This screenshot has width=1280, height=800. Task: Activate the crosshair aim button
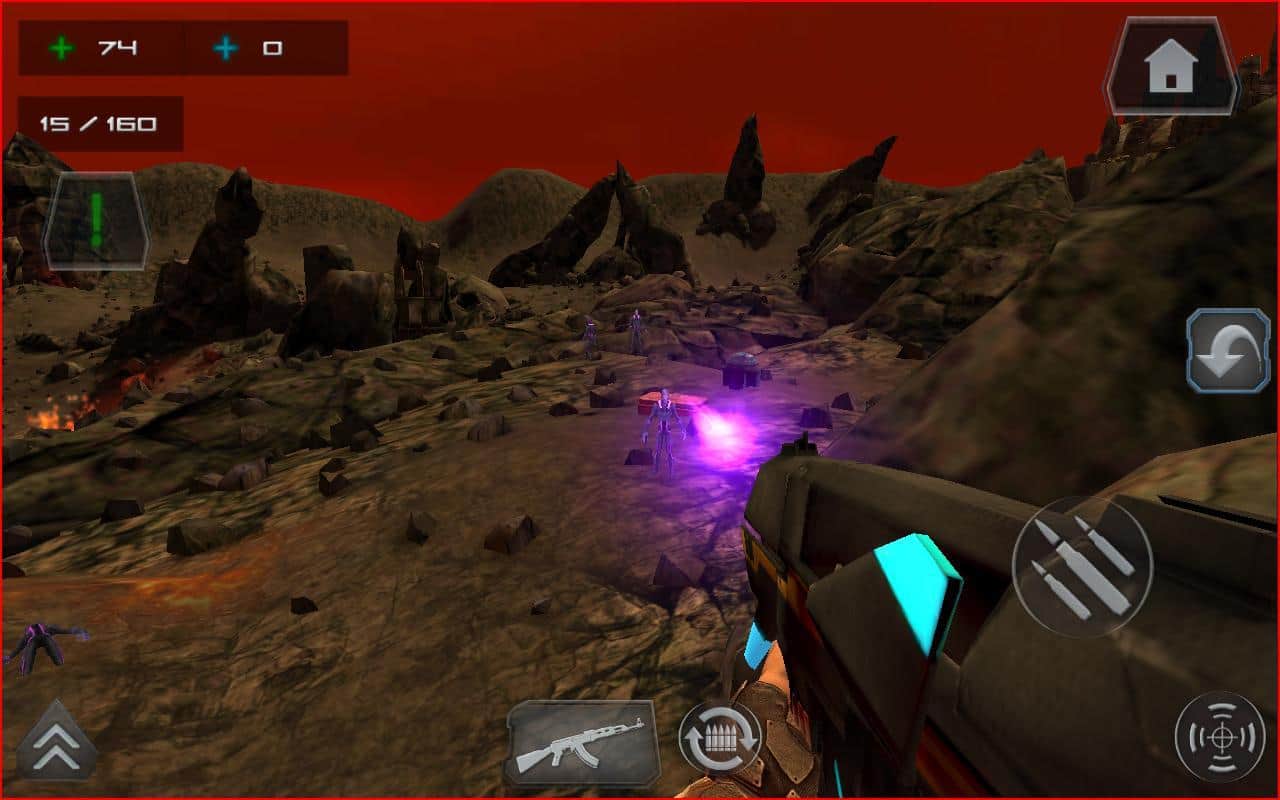coord(1220,738)
